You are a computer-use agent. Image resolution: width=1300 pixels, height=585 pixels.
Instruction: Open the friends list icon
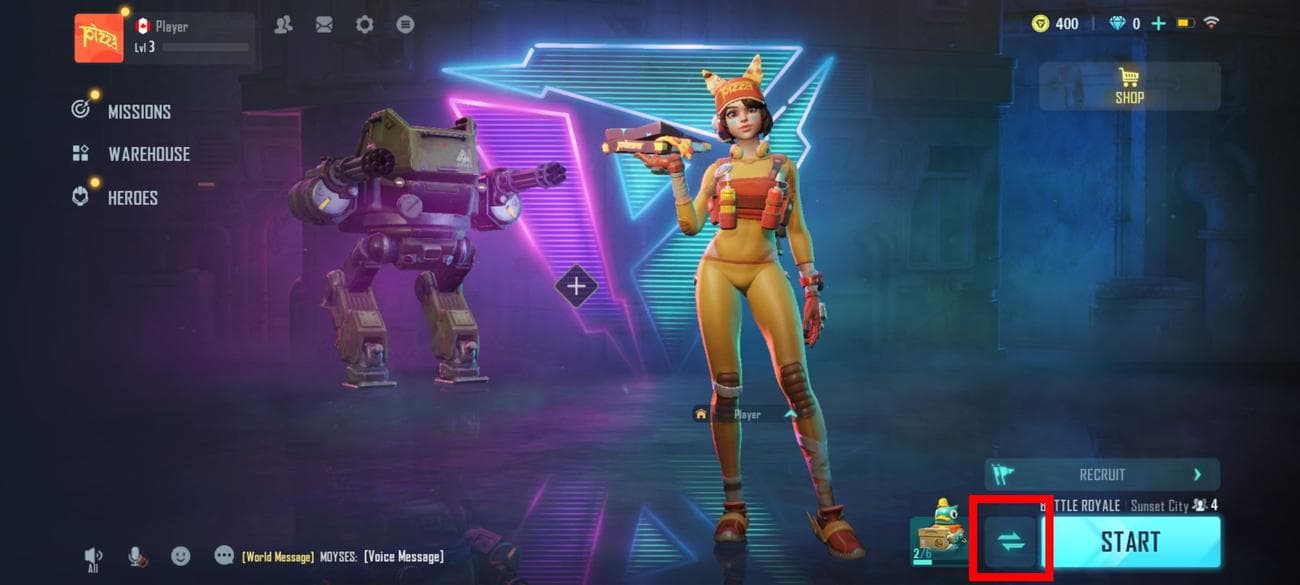pos(284,25)
